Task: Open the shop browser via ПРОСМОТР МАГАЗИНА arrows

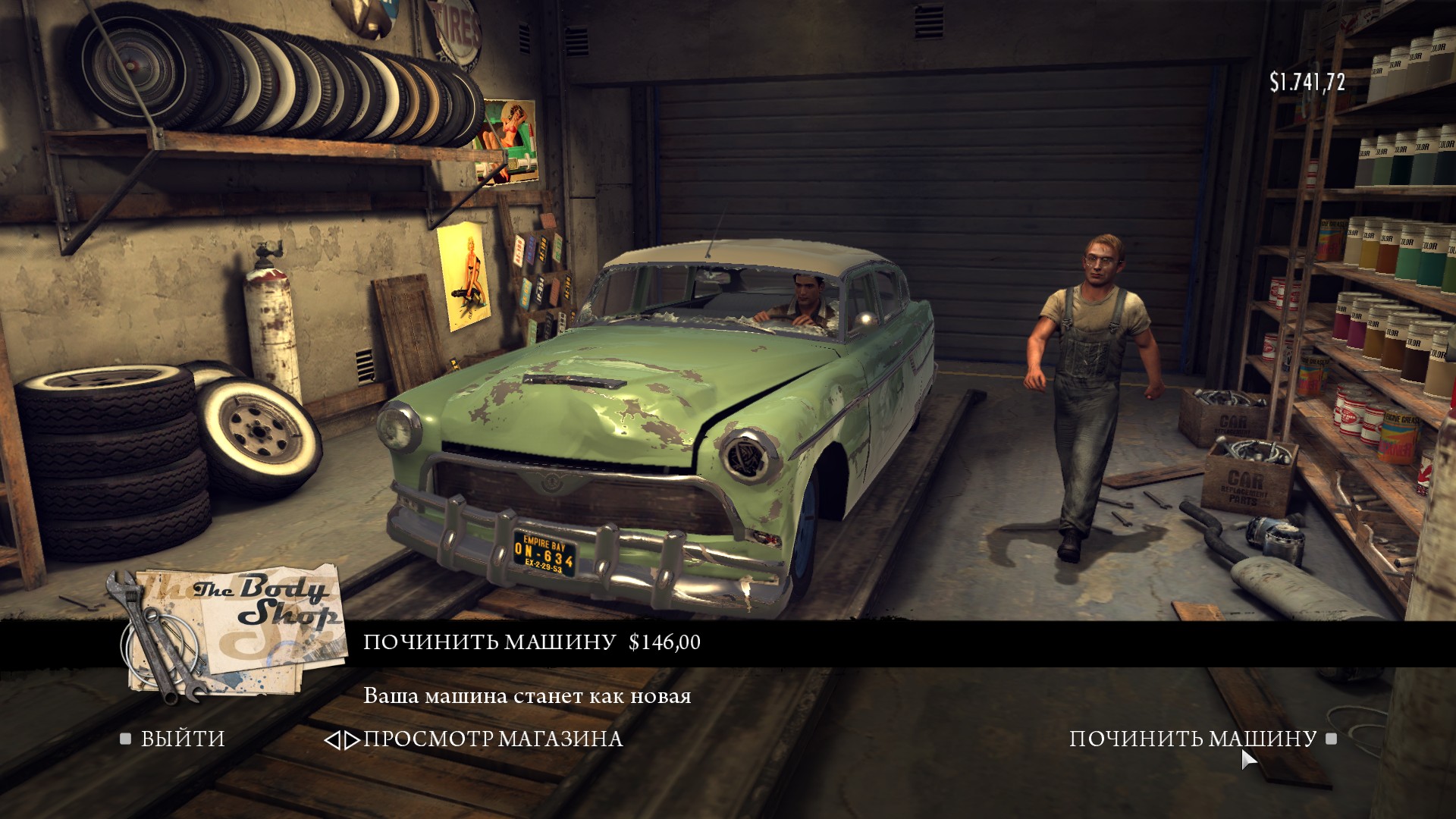Action: (342, 739)
